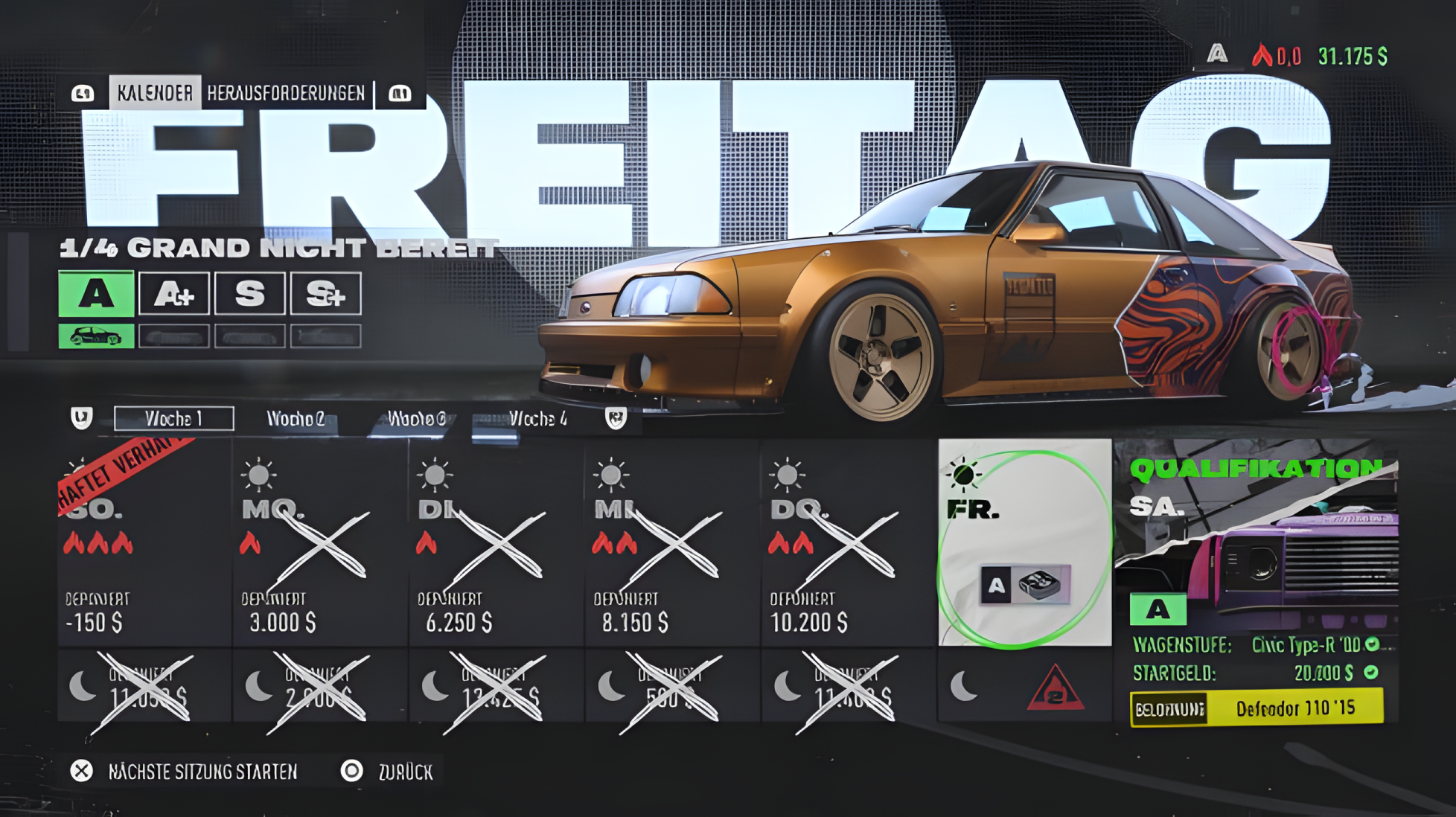Click NÄCHSTE SITZUNG STARTEN
Viewport: 1456px width, 817px height.
click(x=202, y=772)
